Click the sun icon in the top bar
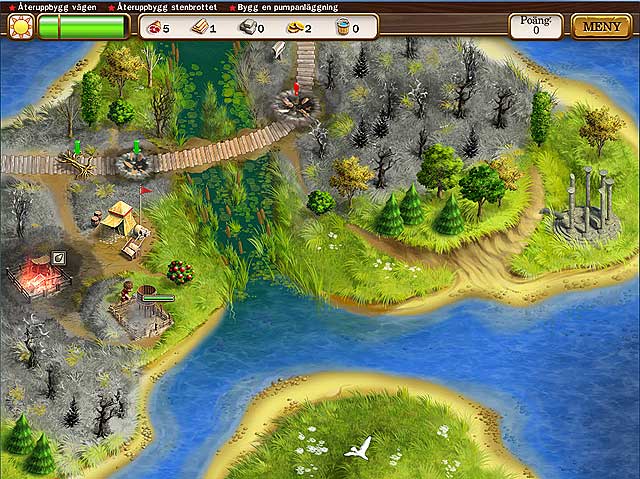 20,27
